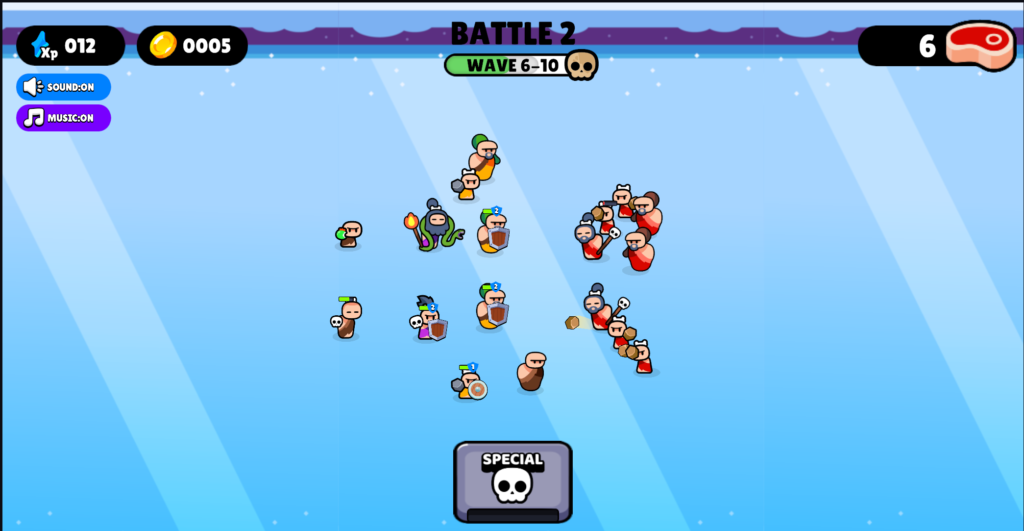Activate the Special skull ability
The image size is (1024, 531).
coord(512,480)
